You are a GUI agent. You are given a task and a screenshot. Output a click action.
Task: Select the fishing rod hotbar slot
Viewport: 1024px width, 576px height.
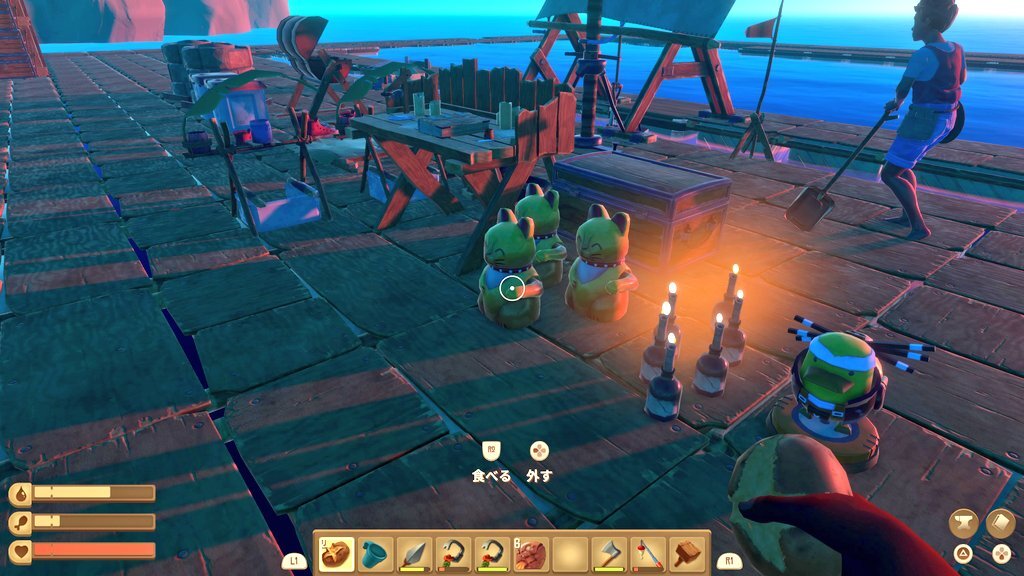648,553
